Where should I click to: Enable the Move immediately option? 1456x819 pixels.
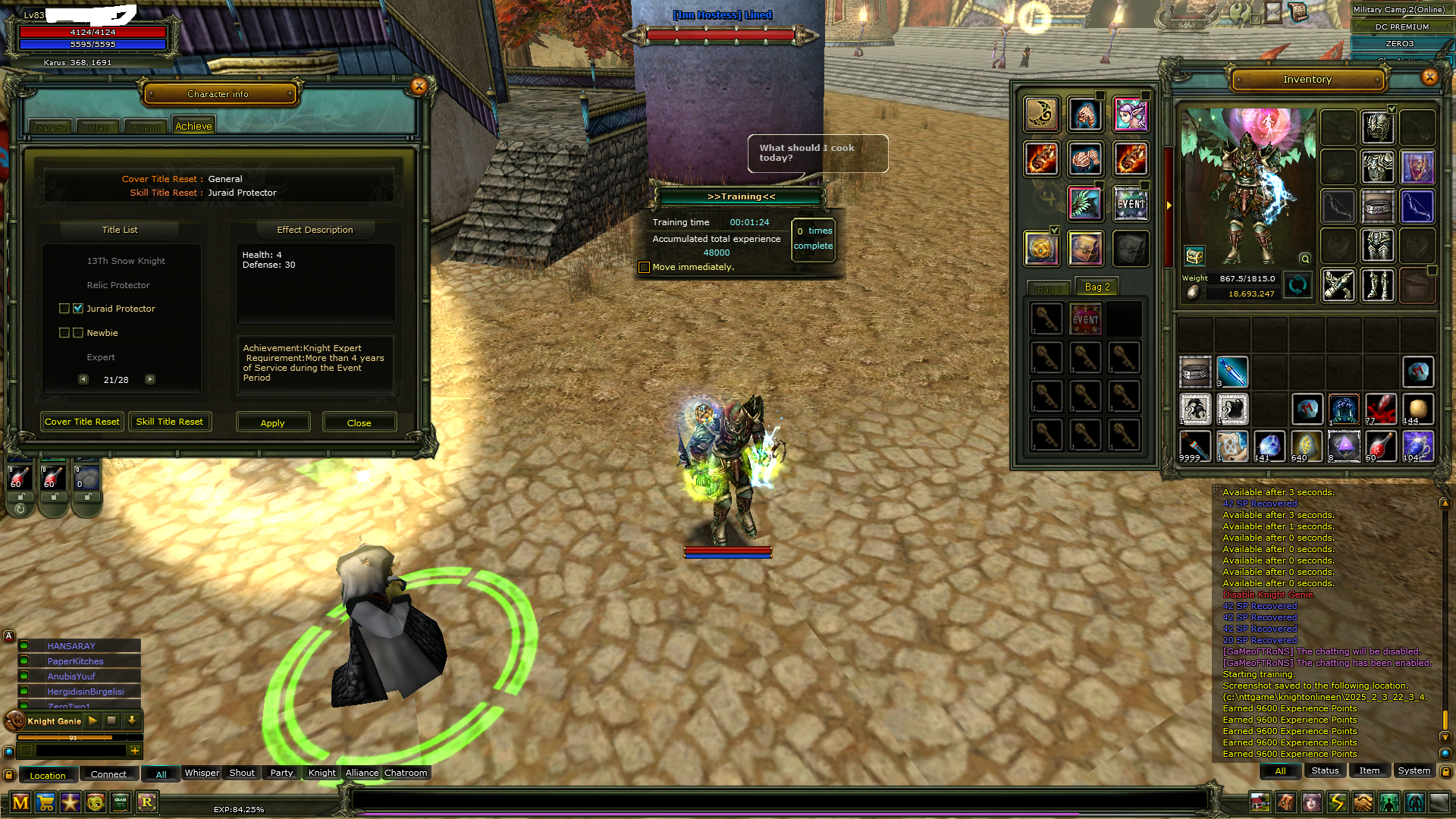click(x=644, y=267)
